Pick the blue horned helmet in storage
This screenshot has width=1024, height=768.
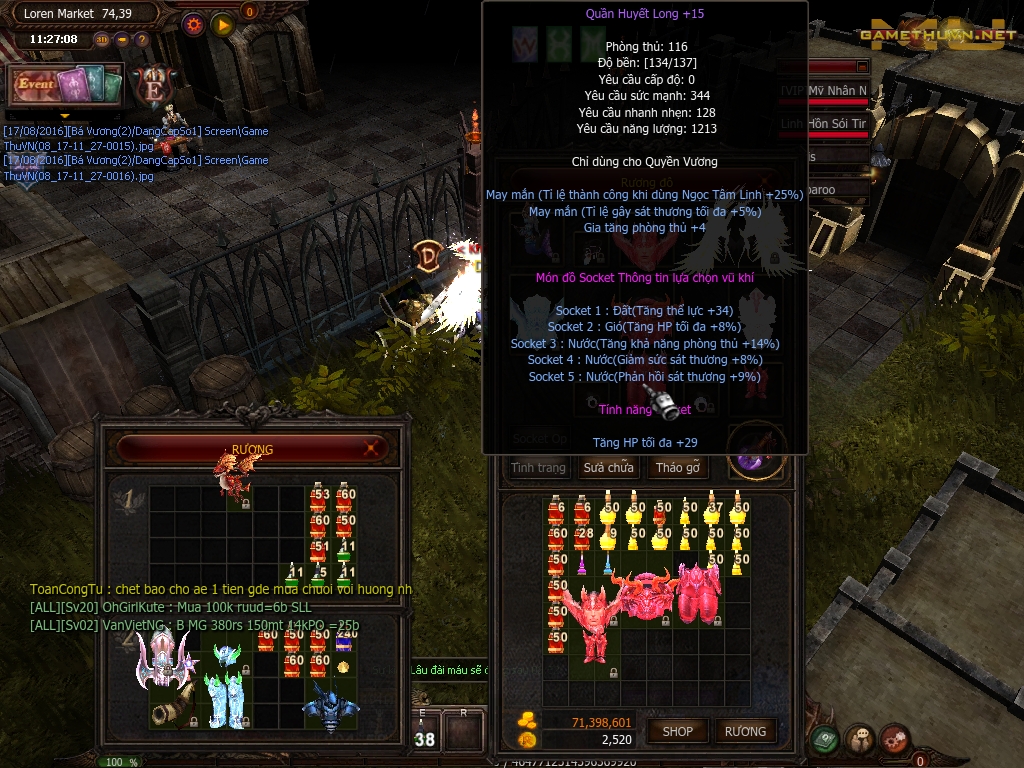pyautogui.click(x=328, y=704)
